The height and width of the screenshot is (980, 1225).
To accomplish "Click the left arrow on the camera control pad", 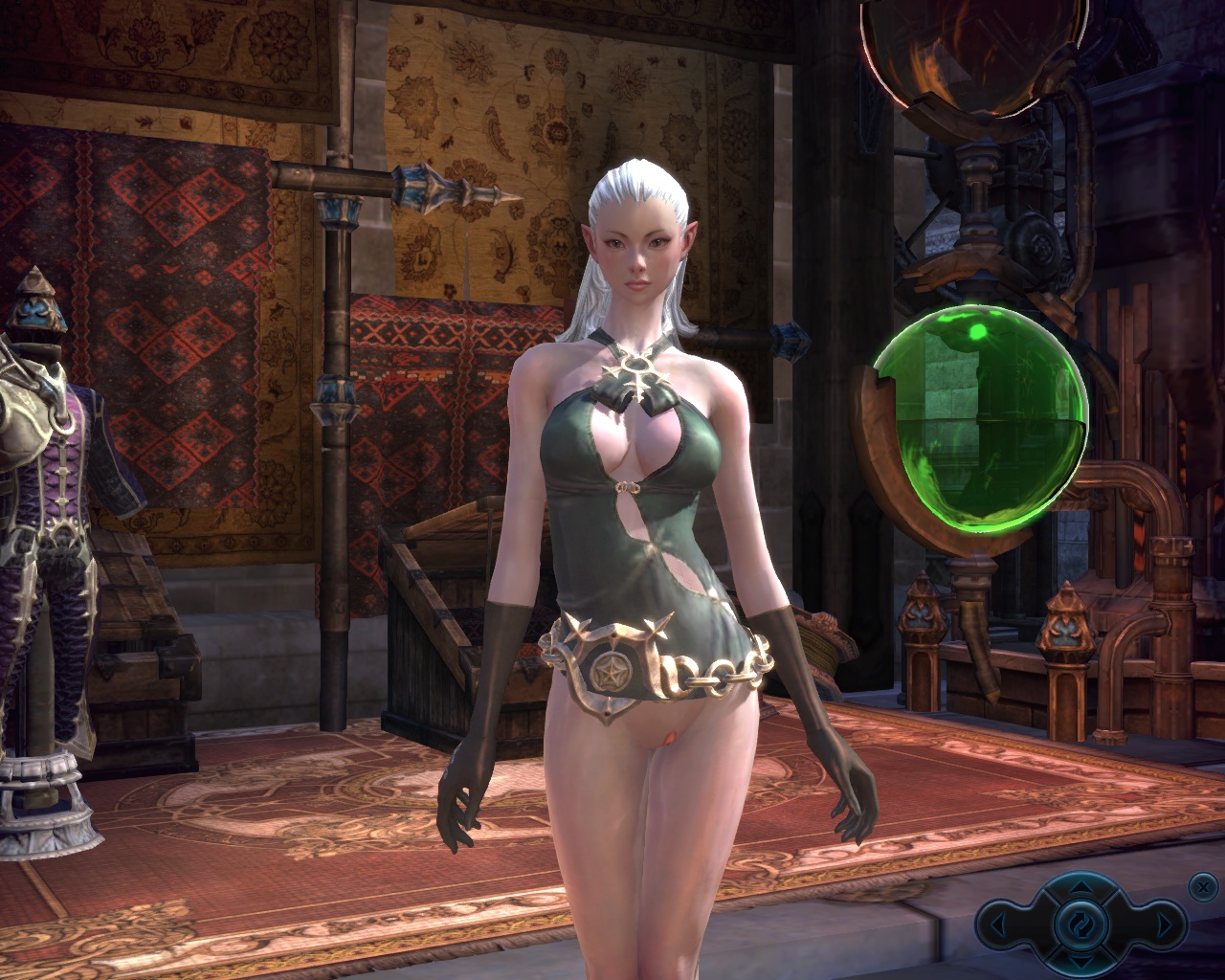I will [998, 925].
